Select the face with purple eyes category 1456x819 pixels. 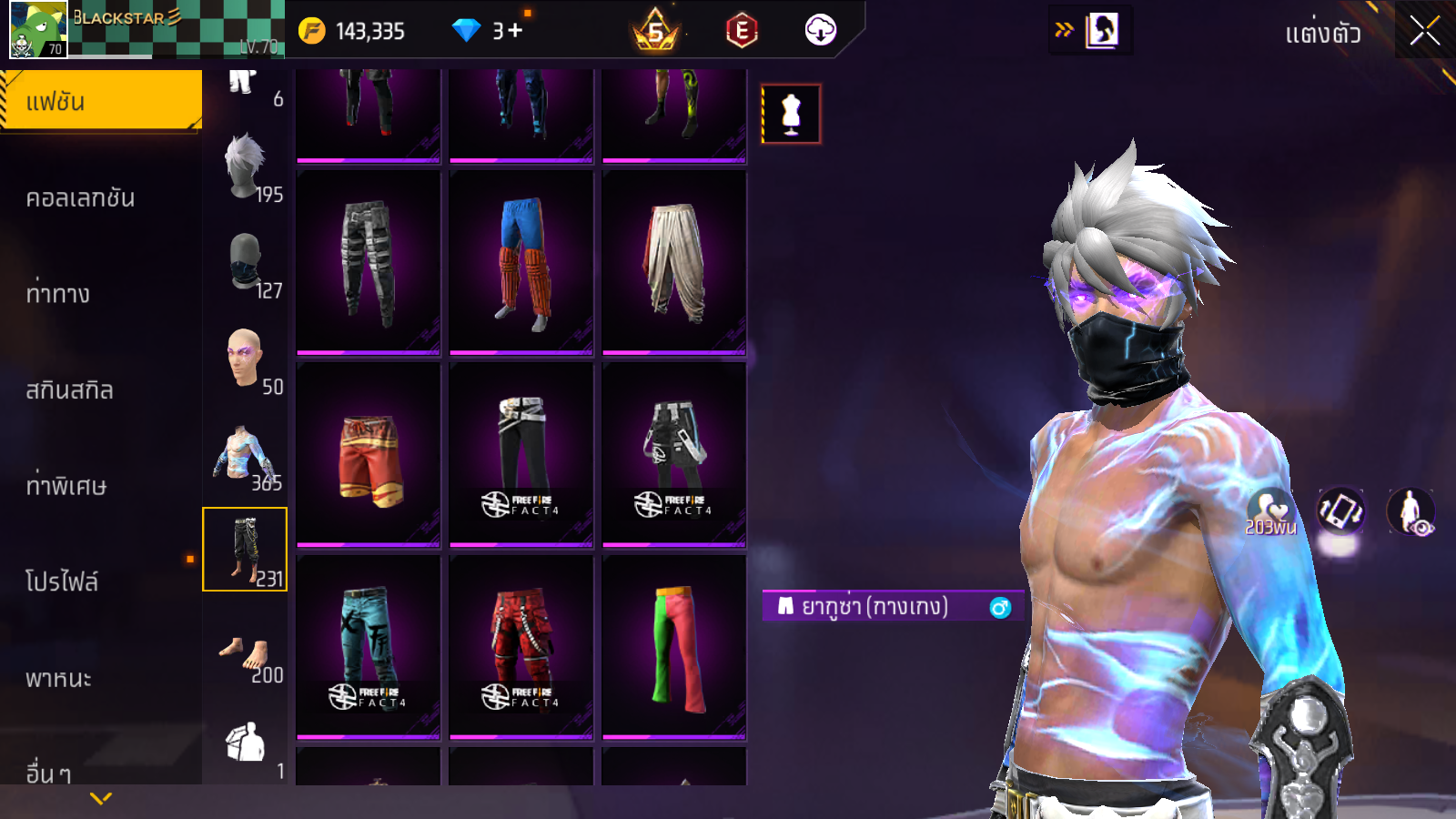coord(245,359)
